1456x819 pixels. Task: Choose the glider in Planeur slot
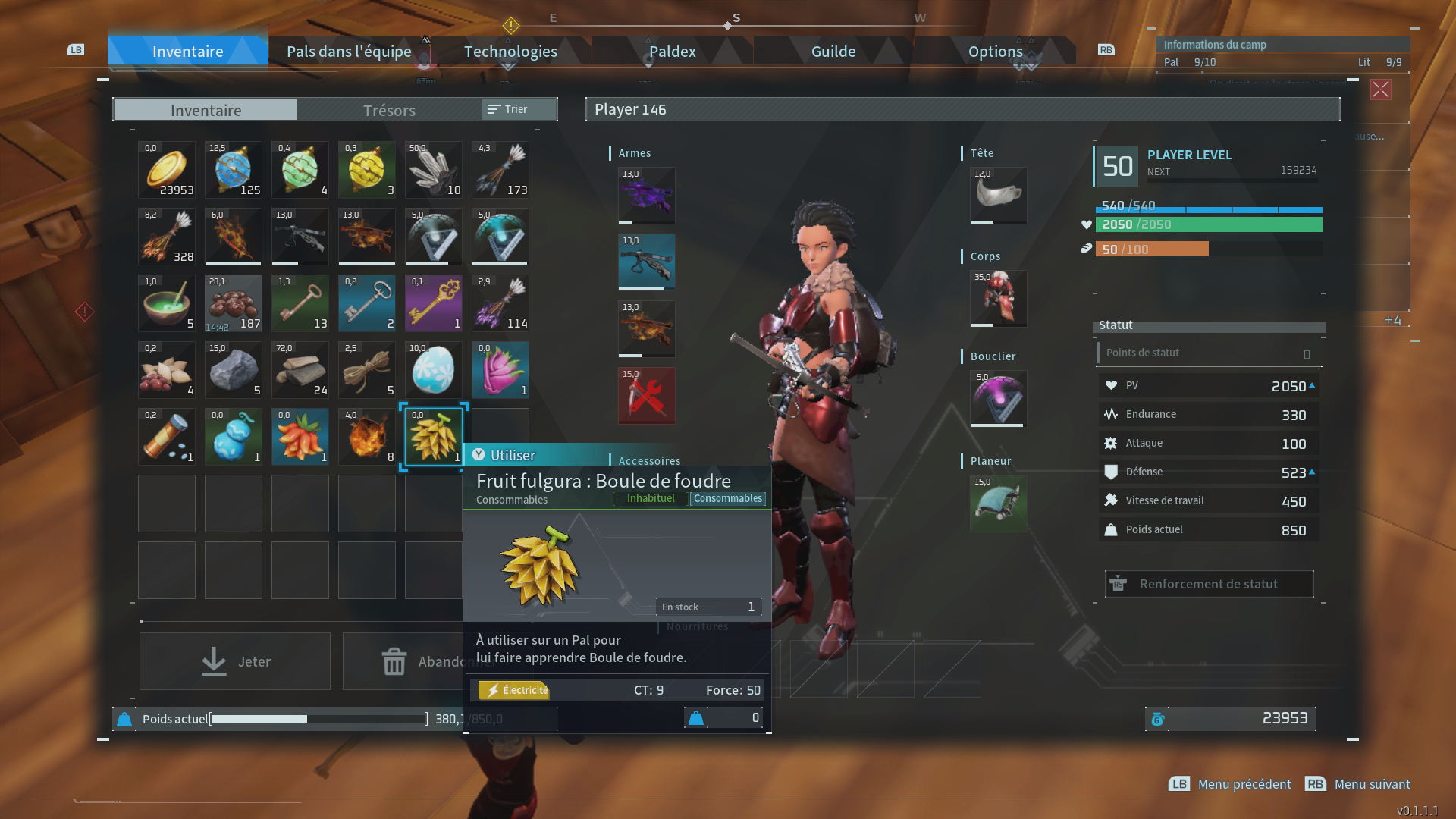click(999, 503)
